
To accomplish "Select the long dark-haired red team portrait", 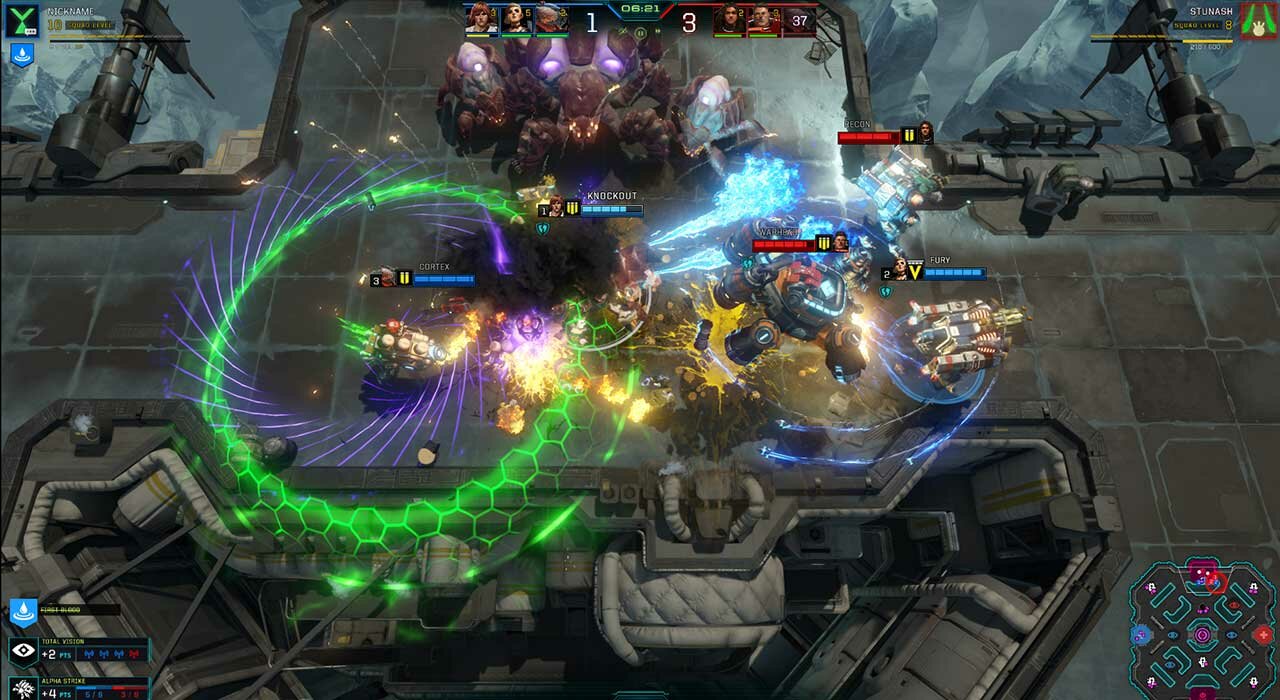I will (x=729, y=18).
